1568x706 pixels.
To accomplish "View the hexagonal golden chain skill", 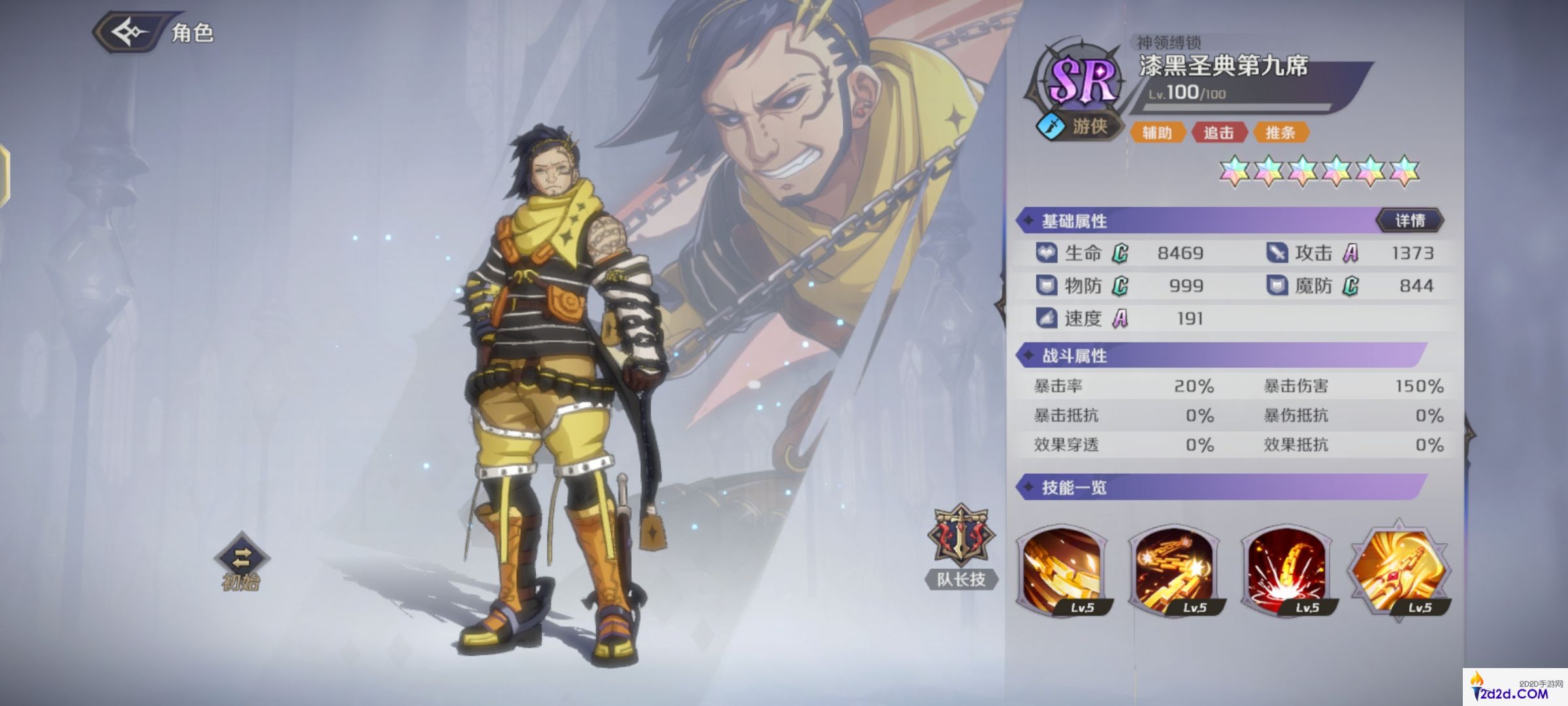I will point(1399,570).
